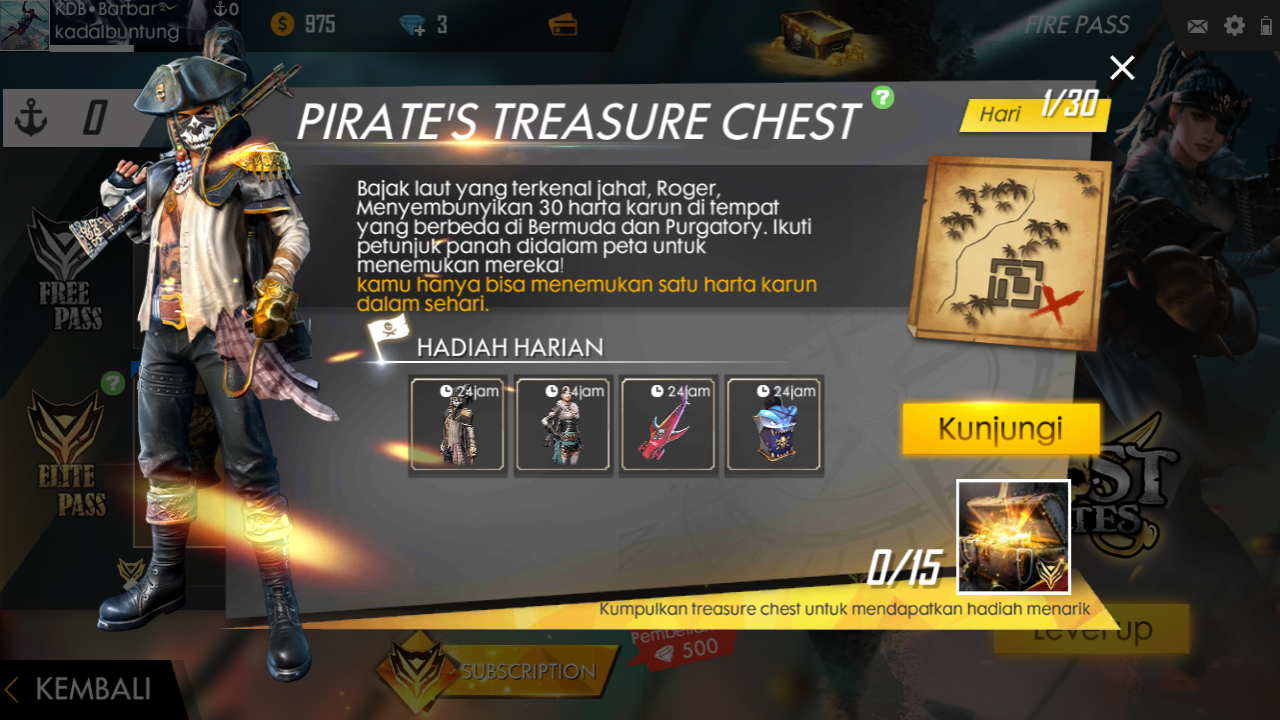Open the settings gear

point(1232,26)
